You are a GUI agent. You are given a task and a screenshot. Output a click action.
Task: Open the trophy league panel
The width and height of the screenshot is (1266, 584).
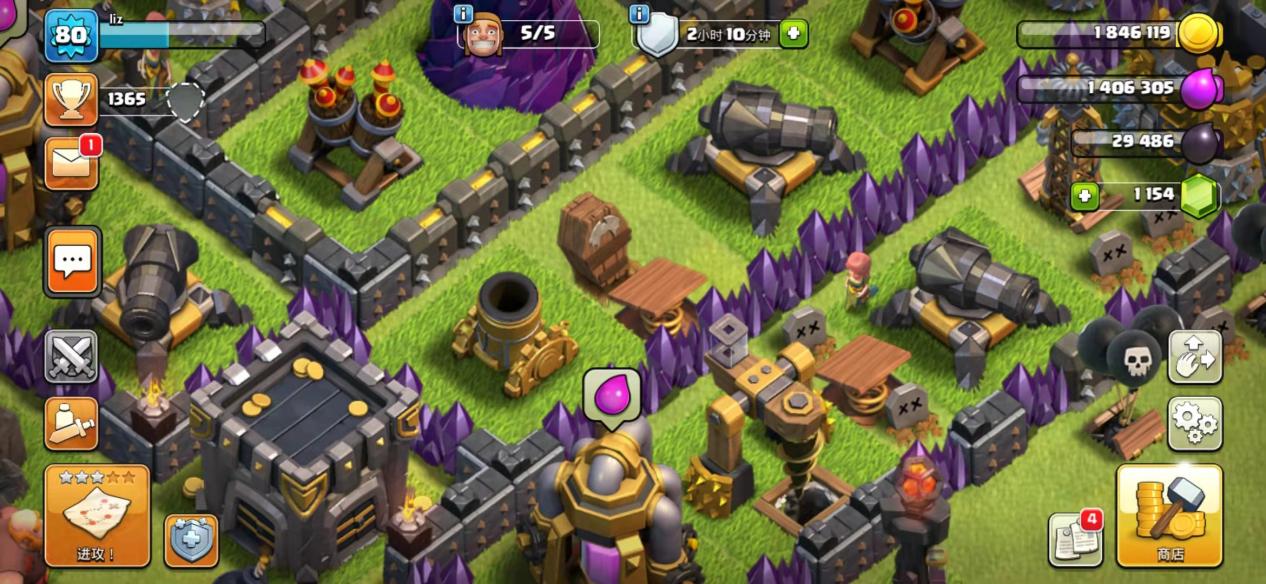point(71,99)
